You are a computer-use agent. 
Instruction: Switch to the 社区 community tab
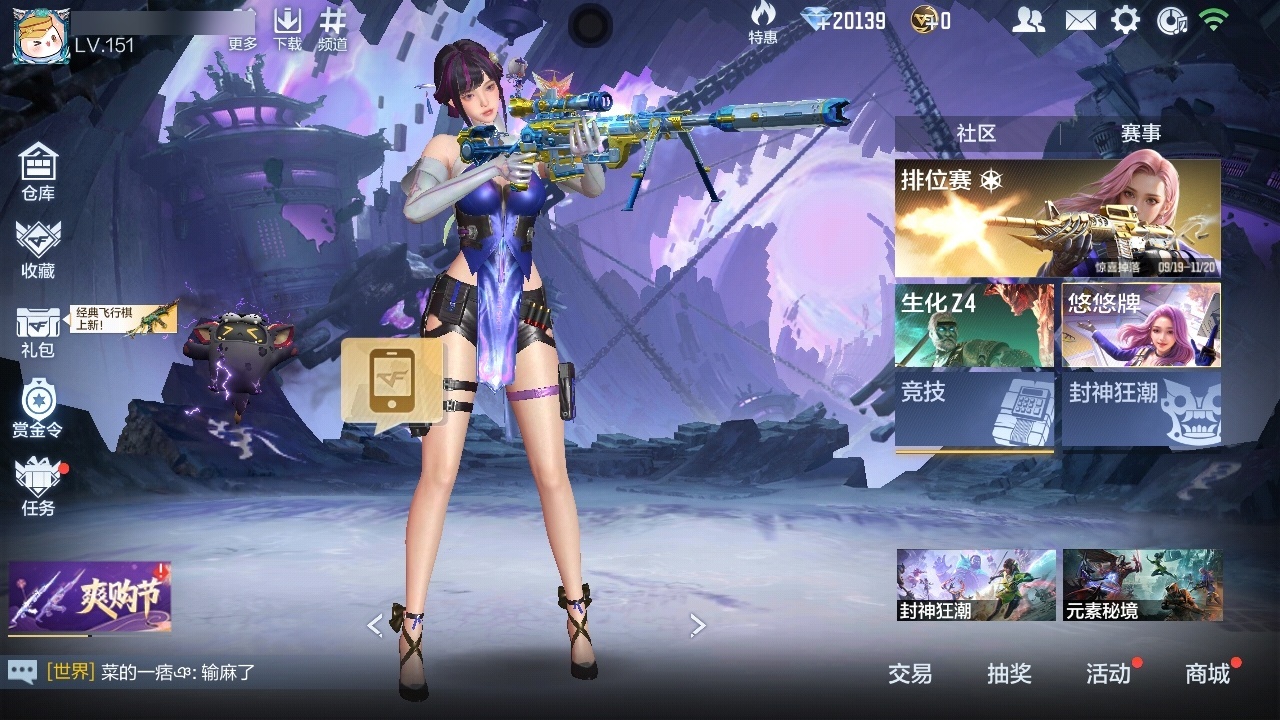[976, 133]
